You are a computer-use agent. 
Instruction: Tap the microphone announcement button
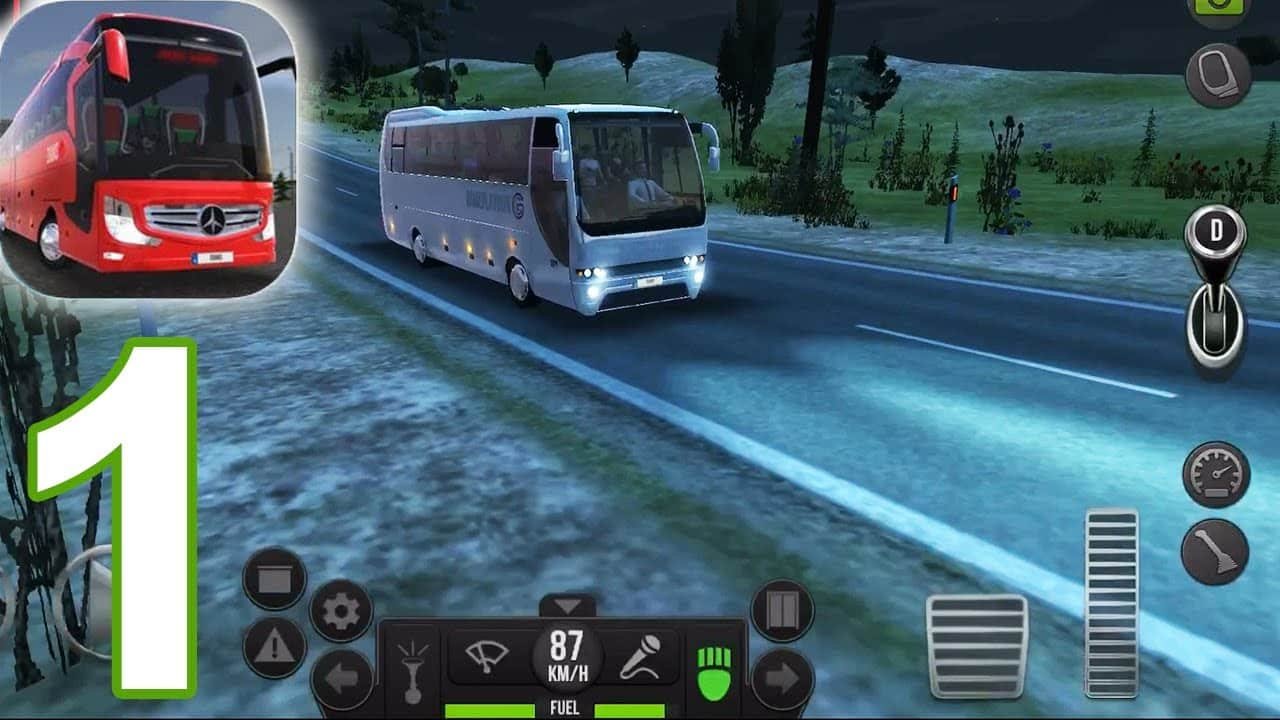click(x=640, y=657)
